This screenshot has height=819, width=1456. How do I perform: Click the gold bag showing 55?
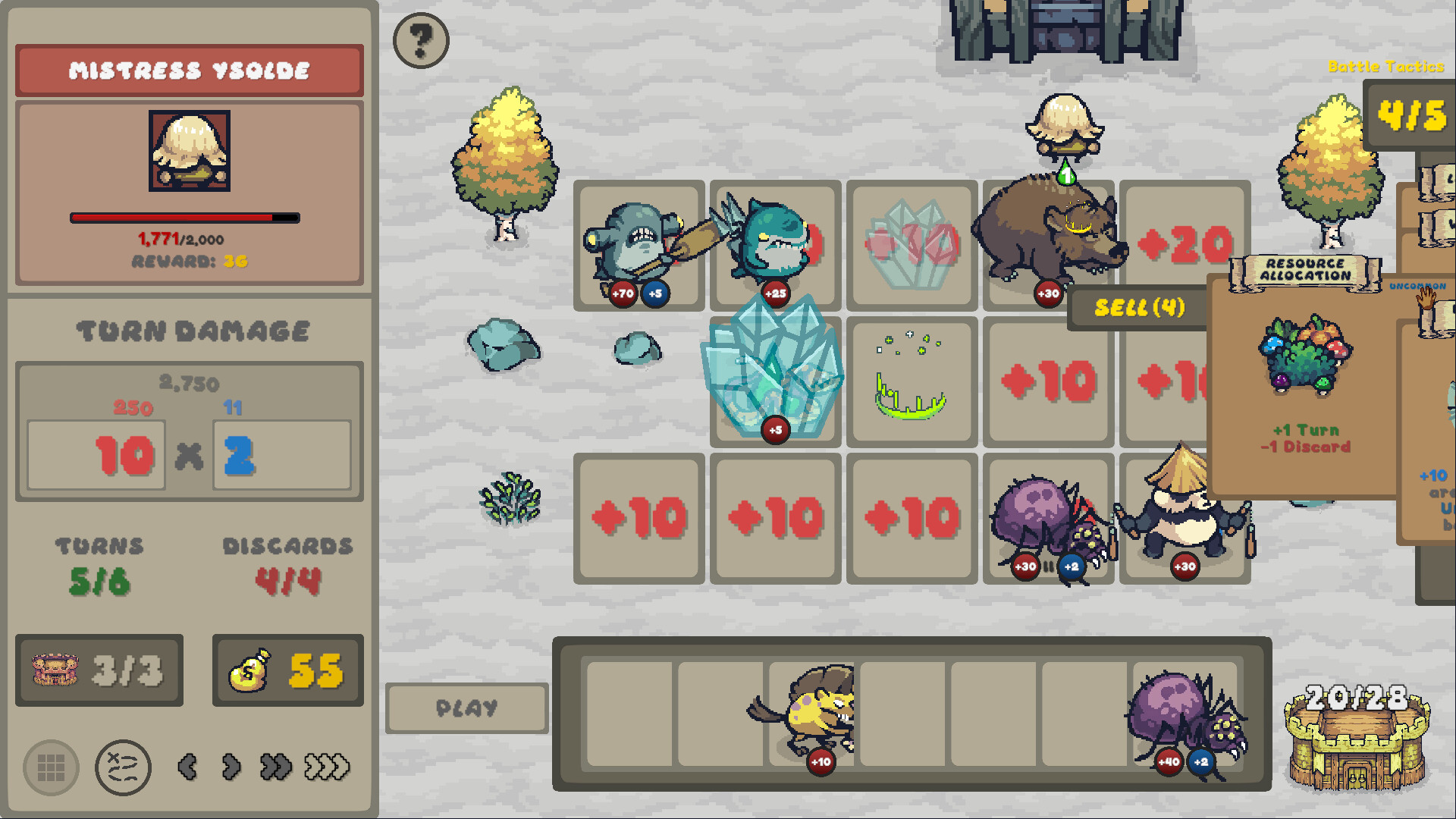[287, 670]
